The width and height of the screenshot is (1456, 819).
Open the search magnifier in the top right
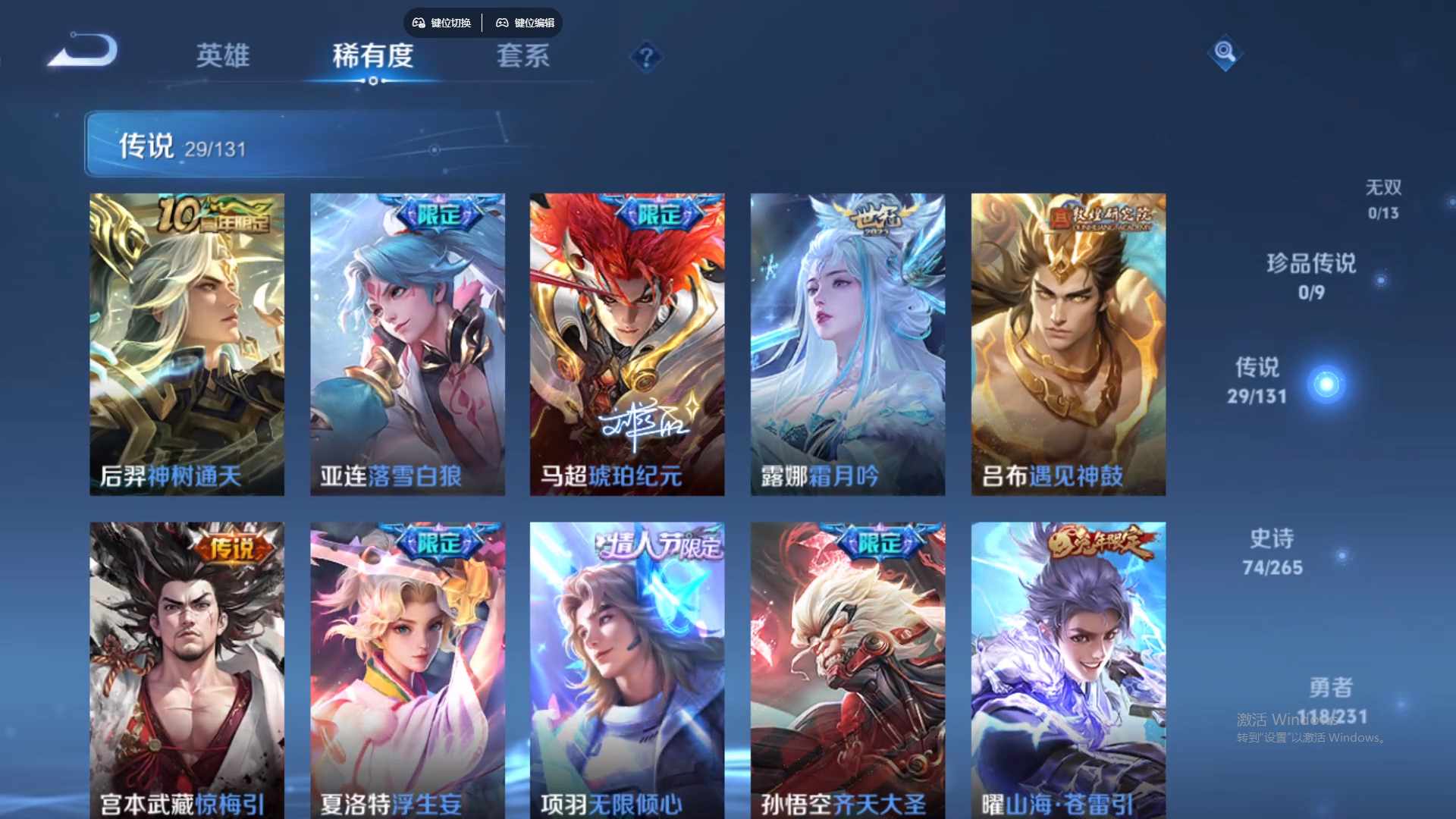1225,53
